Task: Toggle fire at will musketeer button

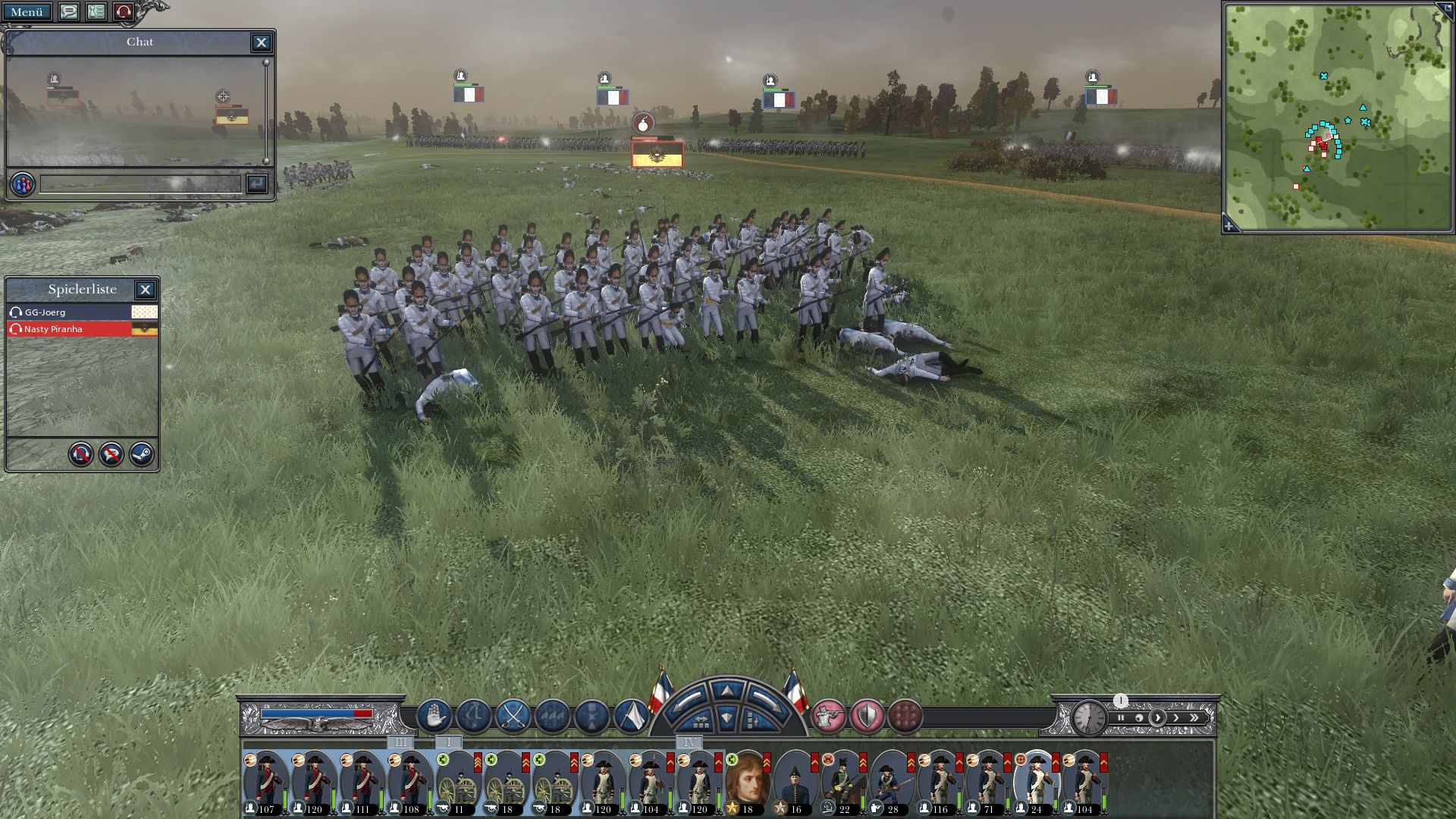Action: 828,715
